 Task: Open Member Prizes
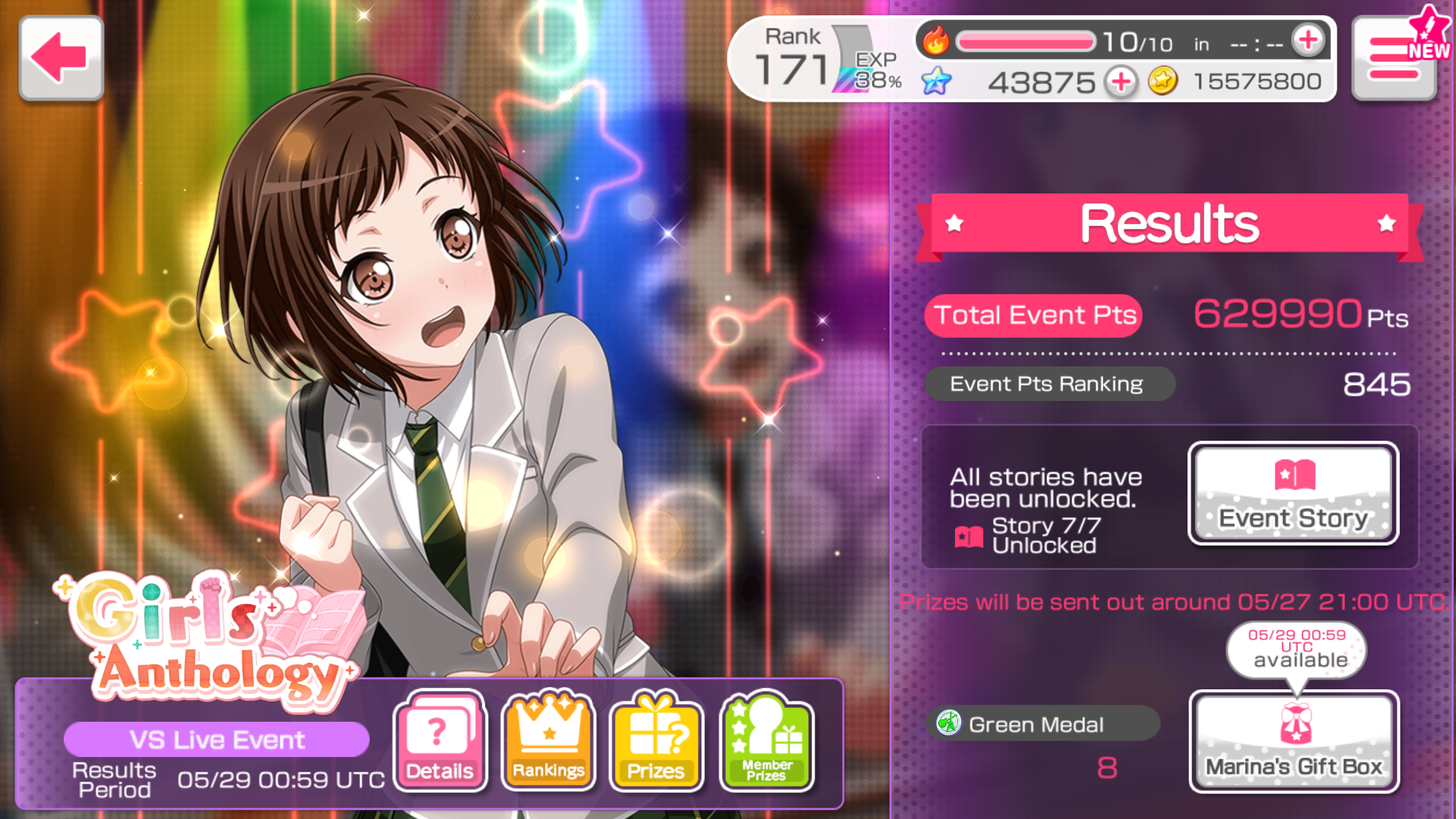point(766,741)
